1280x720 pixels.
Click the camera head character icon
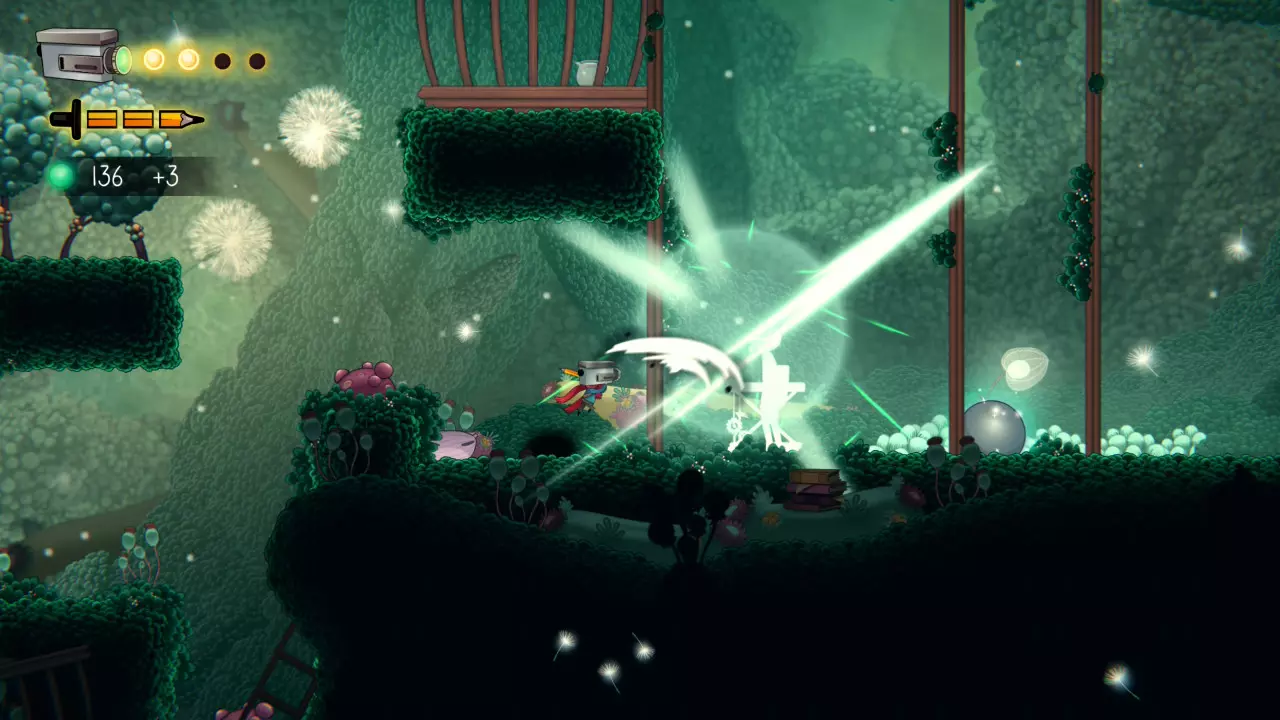click(82, 56)
